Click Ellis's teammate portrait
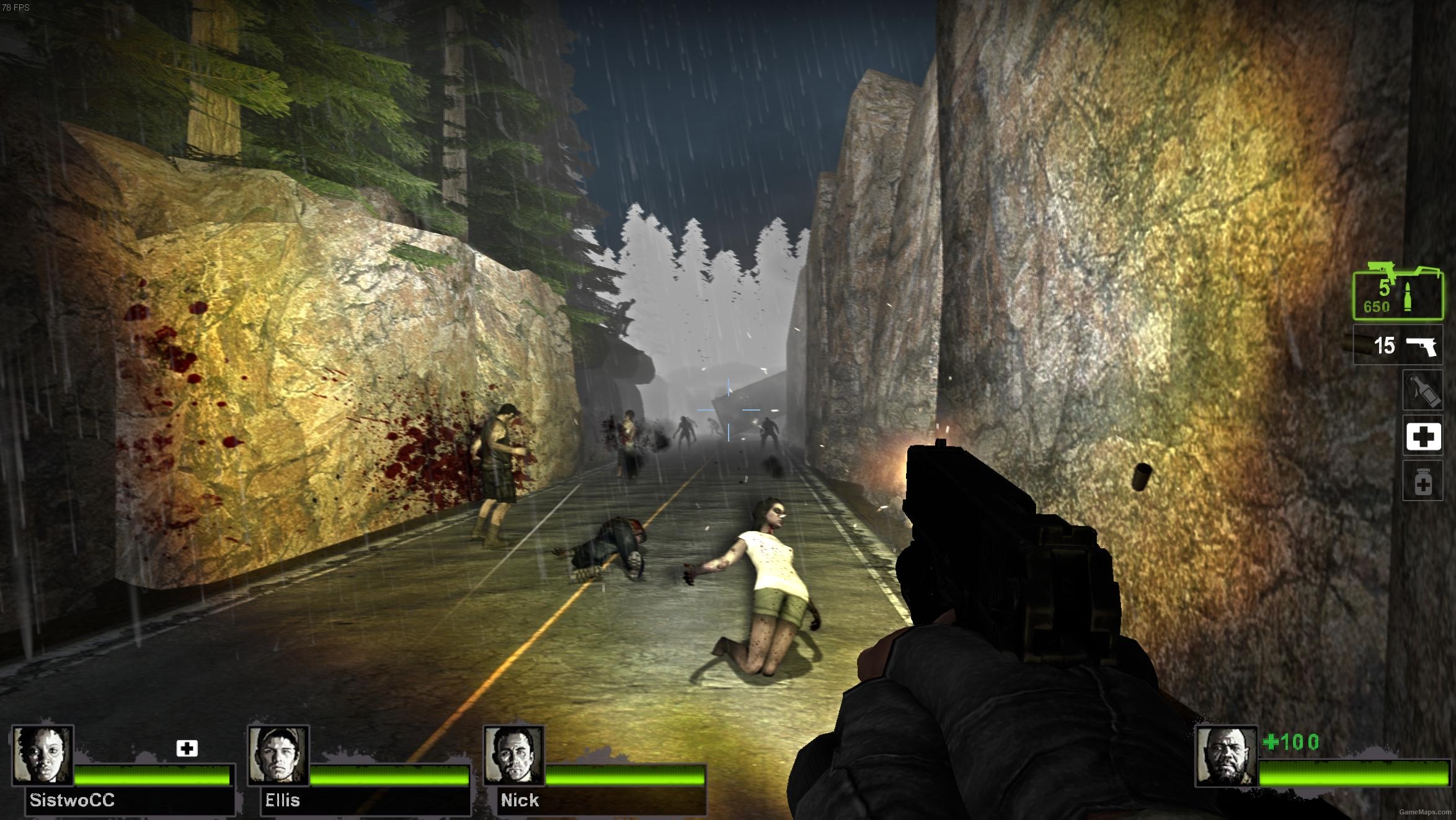1456x820 pixels. [278, 755]
